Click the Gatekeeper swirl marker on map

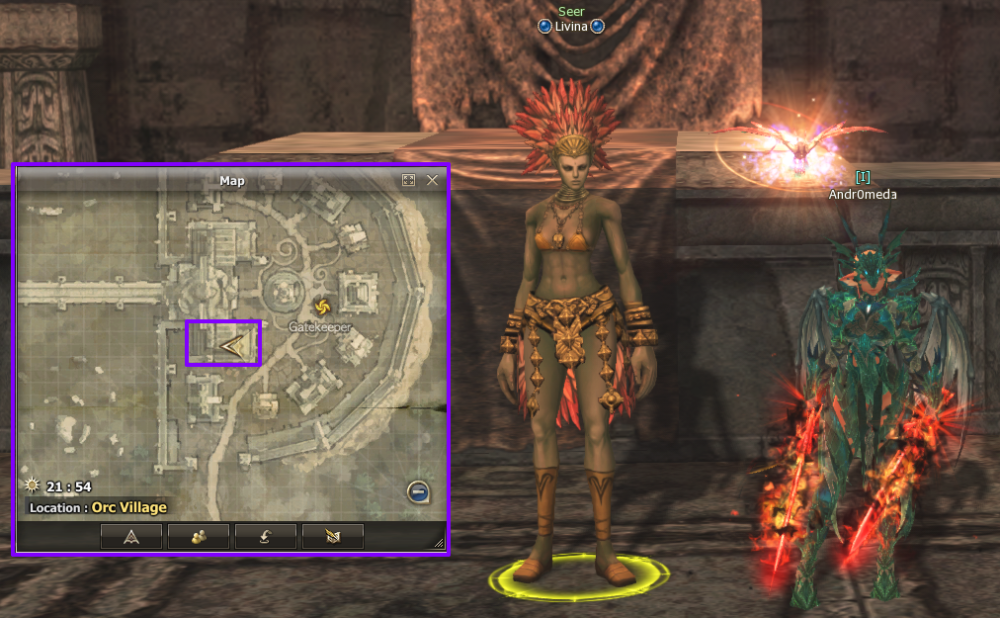click(x=322, y=307)
